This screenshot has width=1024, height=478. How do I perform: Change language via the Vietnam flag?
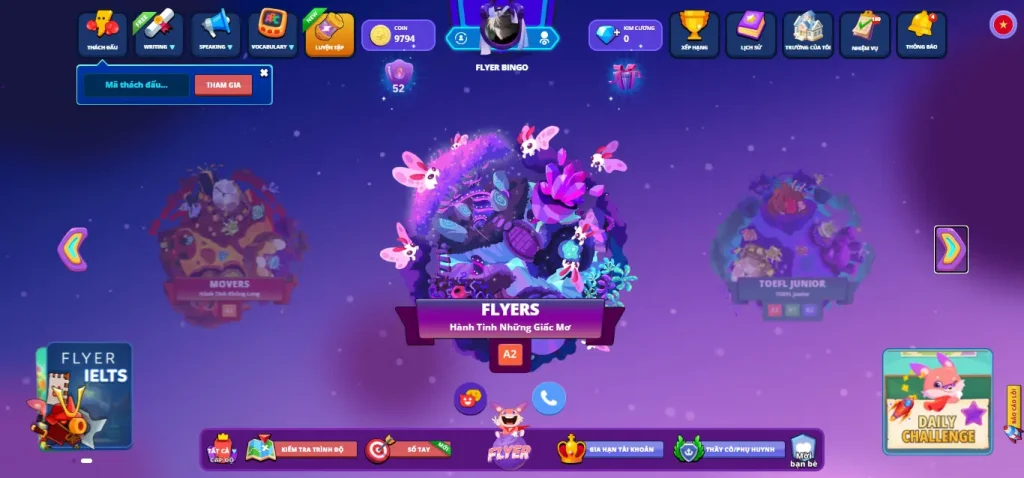[1003, 25]
